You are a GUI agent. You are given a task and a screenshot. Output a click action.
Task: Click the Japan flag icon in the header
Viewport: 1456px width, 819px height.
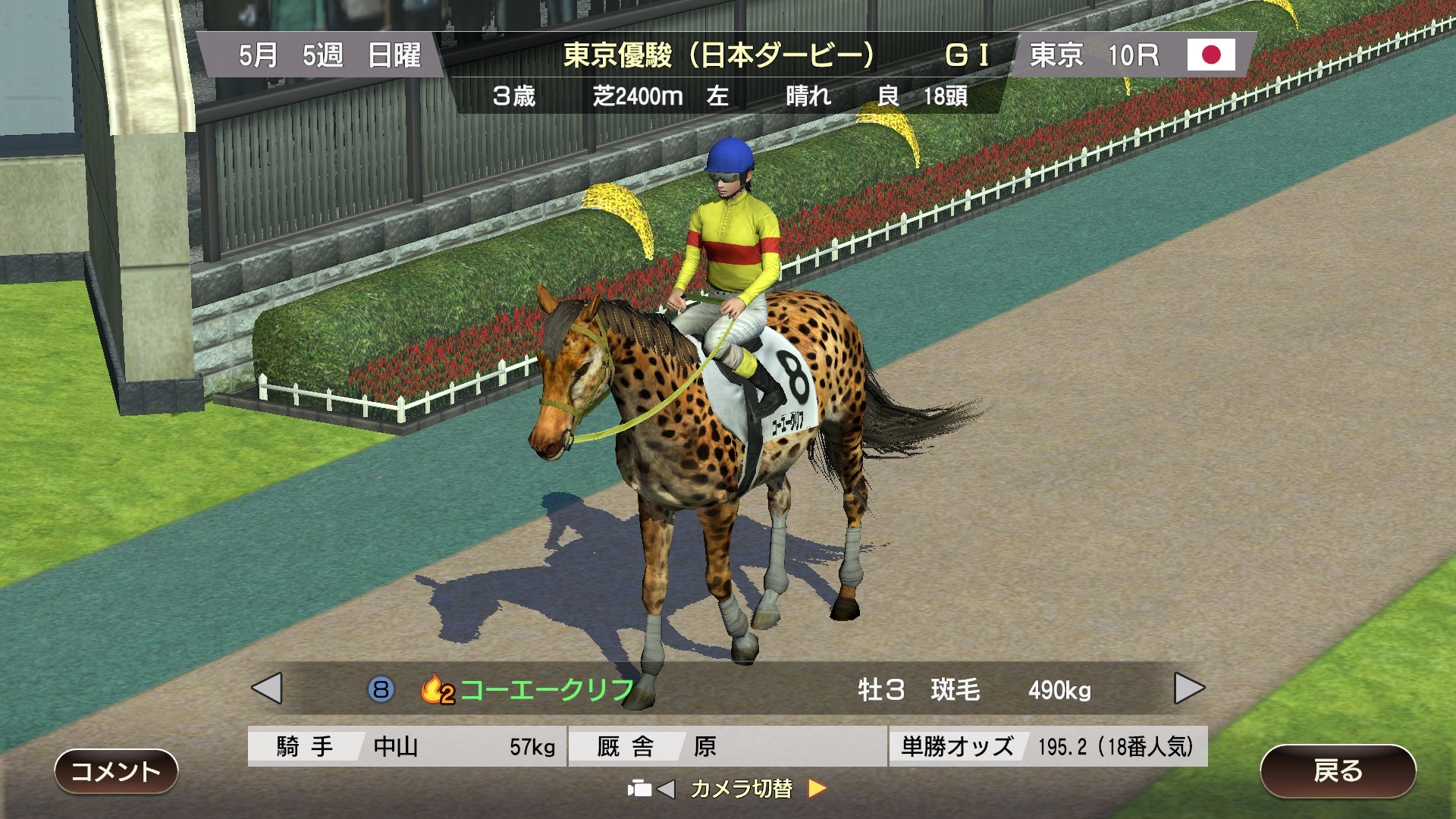(x=1211, y=55)
